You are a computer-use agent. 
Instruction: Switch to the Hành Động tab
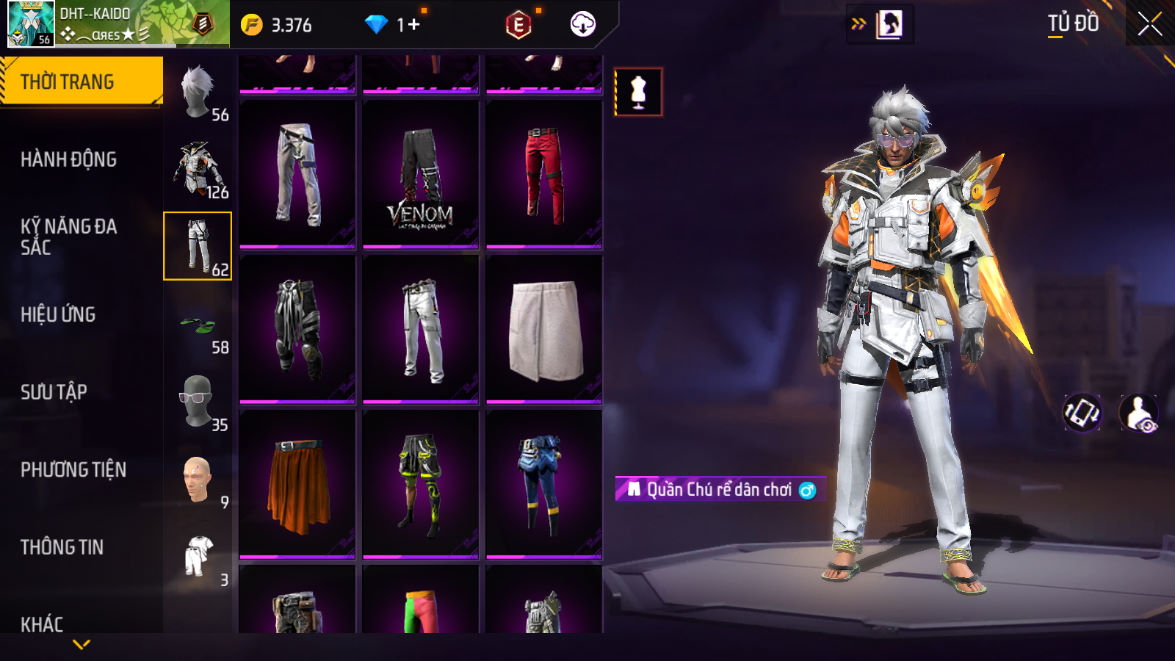69,159
